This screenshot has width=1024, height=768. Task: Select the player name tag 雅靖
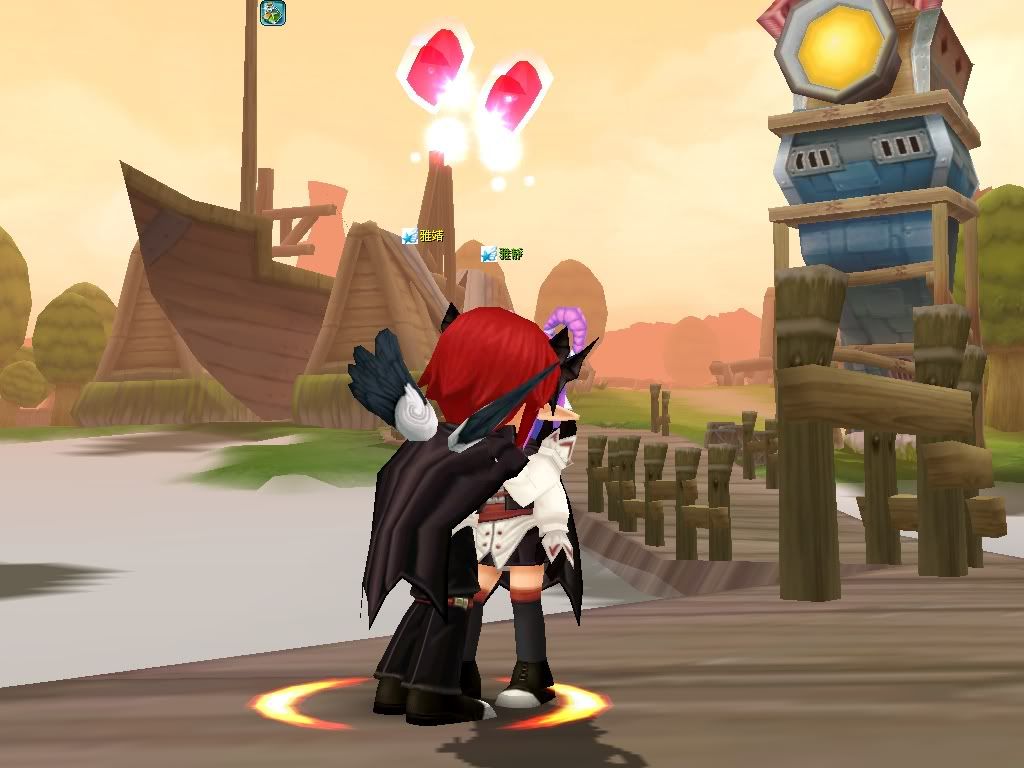click(430, 236)
